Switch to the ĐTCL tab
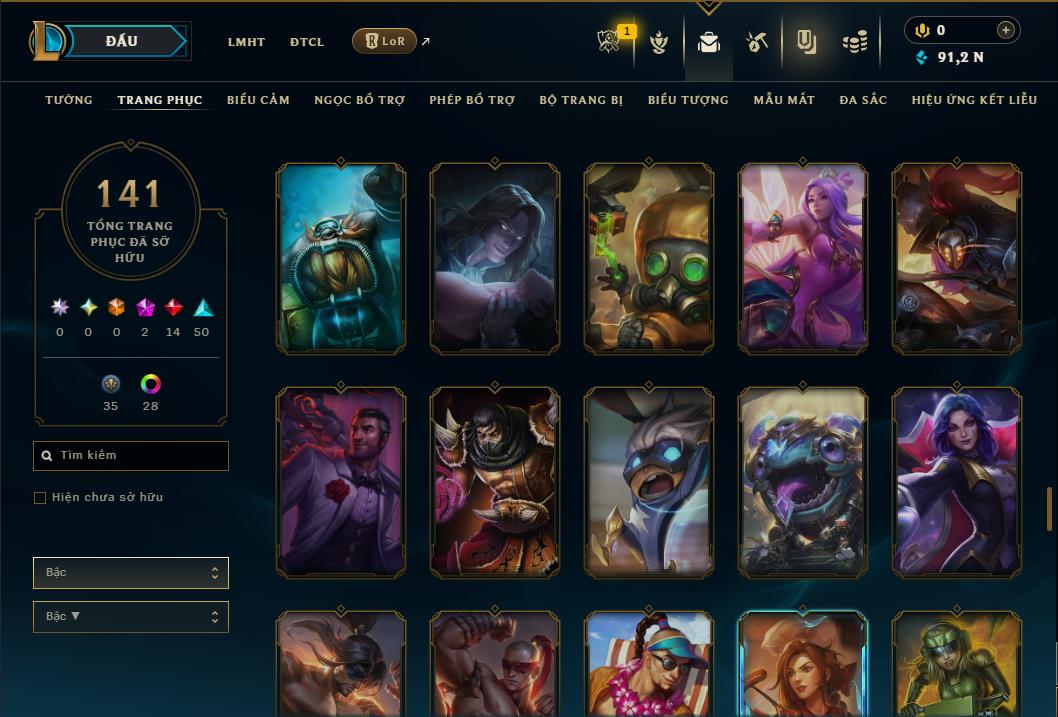This screenshot has width=1058, height=717. pyautogui.click(x=307, y=42)
